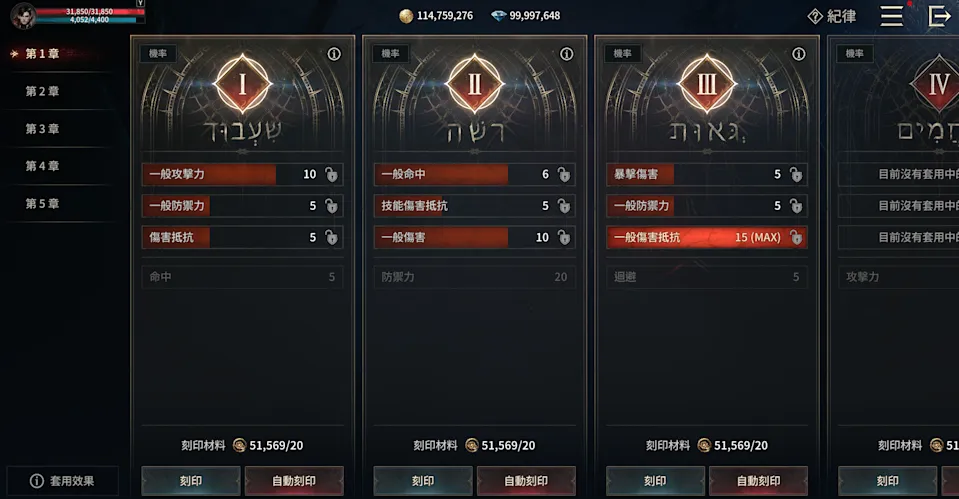Viewport: 959px width, 499px height.
Task: Switch to the 第1章 chapter tab
Action: (44, 54)
